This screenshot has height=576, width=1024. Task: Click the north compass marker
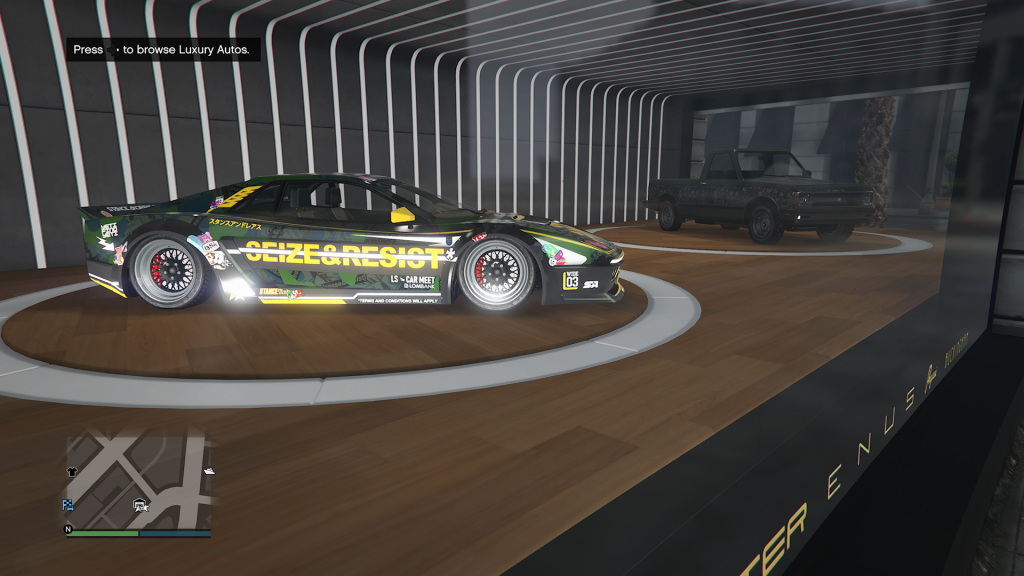pyautogui.click(x=69, y=529)
